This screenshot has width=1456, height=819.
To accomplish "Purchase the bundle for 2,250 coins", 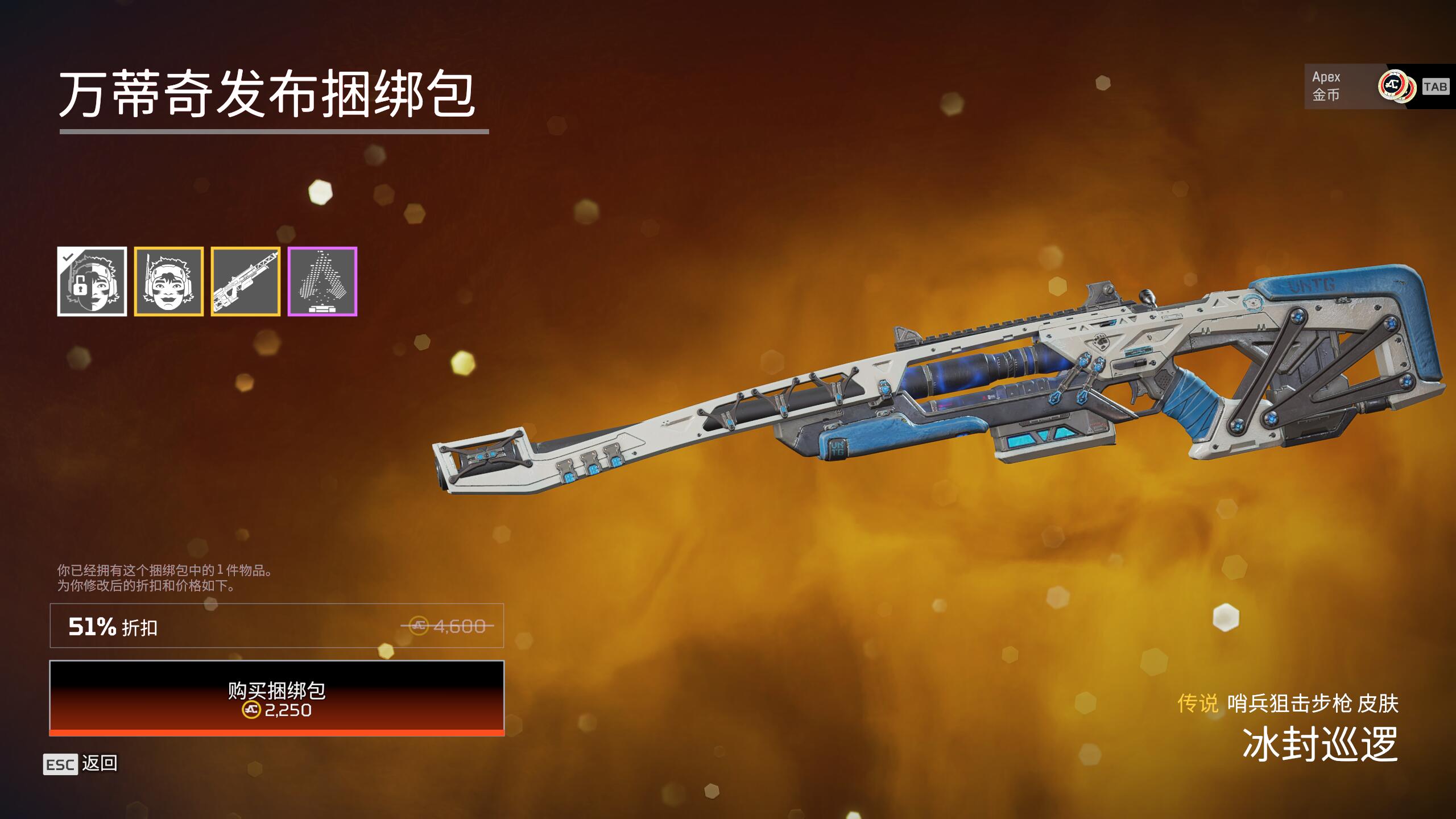I will [276, 698].
